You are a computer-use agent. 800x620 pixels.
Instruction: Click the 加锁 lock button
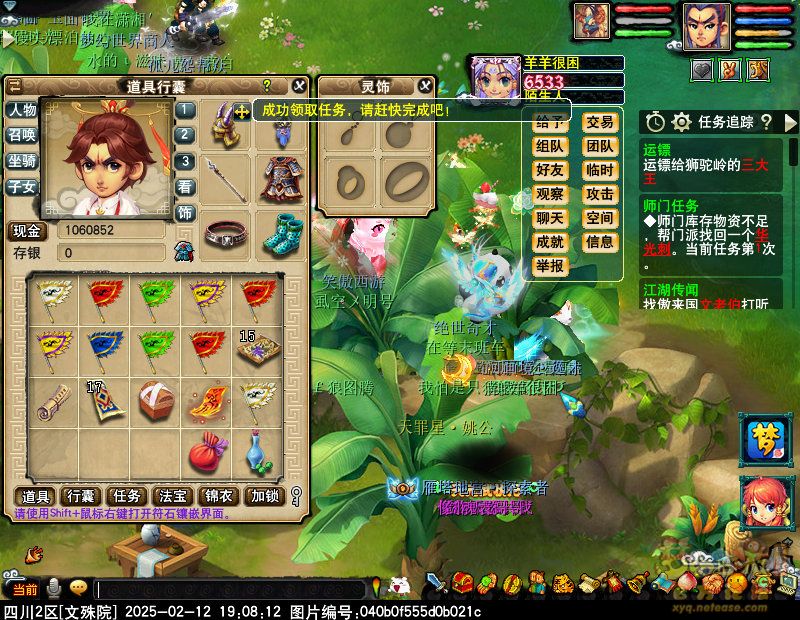tap(265, 496)
